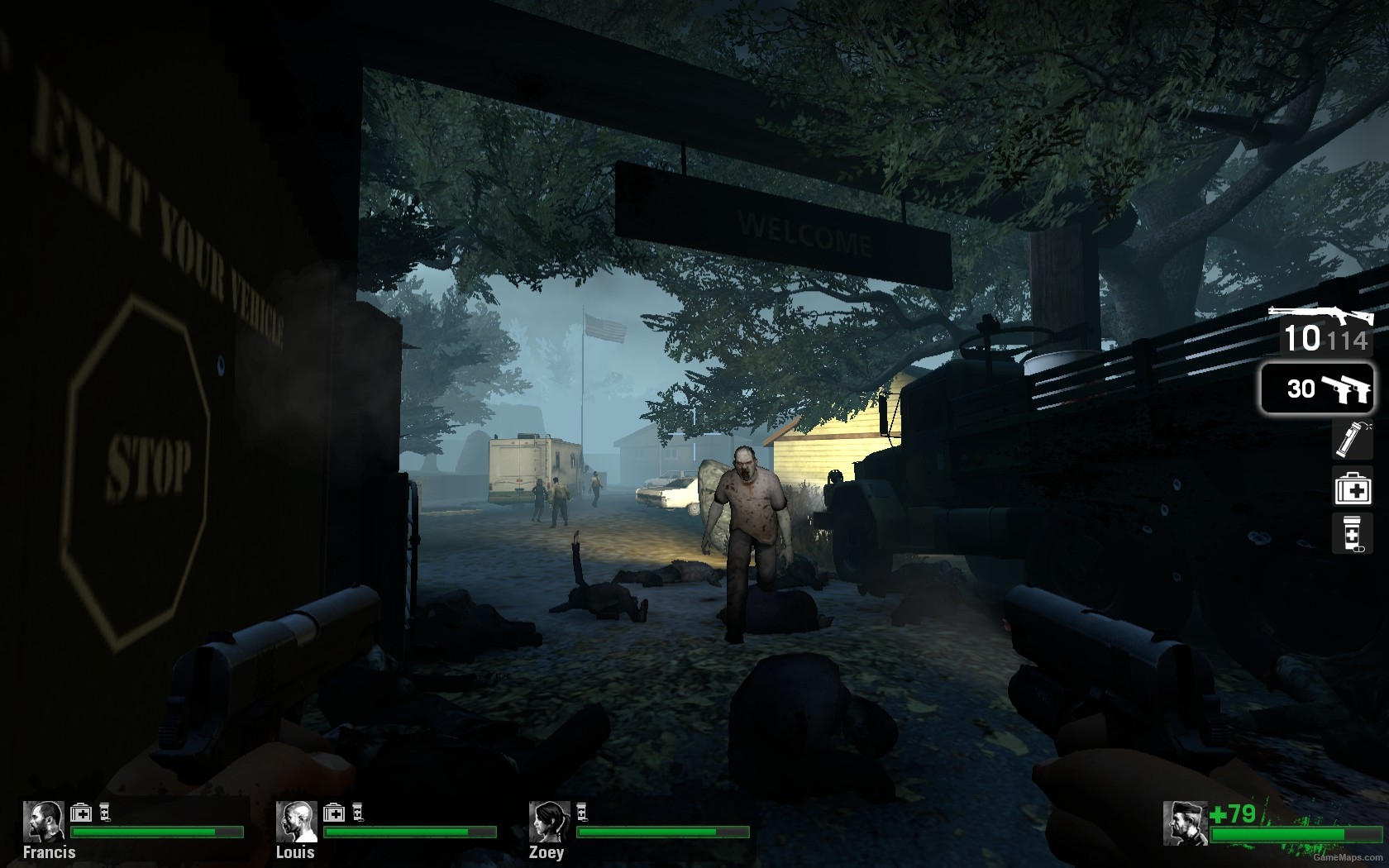The height and width of the screenshot is (868, 1389).
Task: Click Zoey's green health bar
Action: click(x=661, y=833)
